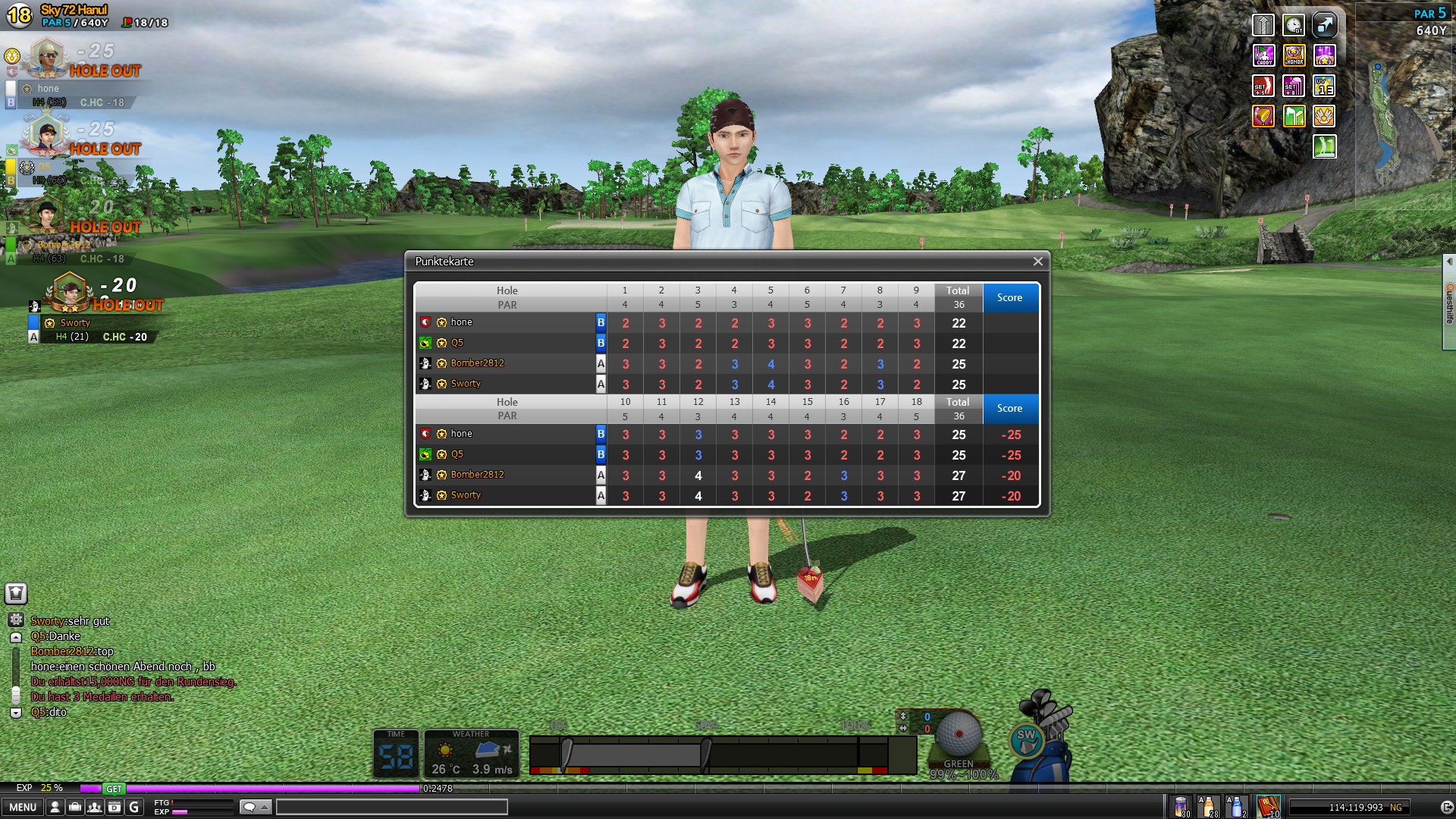The image size is (1456, 819).
Task: Claim the green GET reward marker
Action: [114, 789]
